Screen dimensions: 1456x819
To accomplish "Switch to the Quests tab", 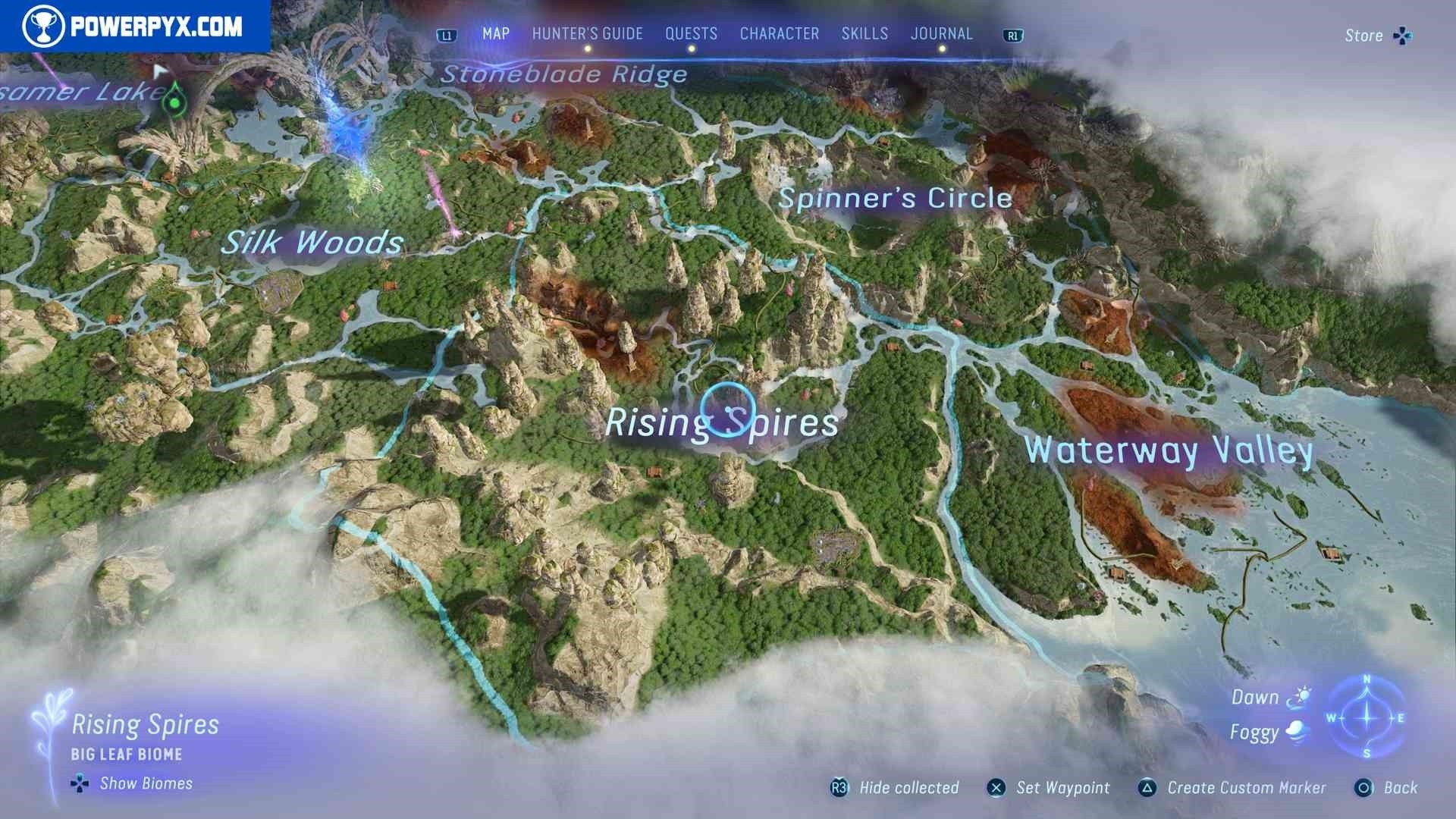I will (x=691, y=34).
